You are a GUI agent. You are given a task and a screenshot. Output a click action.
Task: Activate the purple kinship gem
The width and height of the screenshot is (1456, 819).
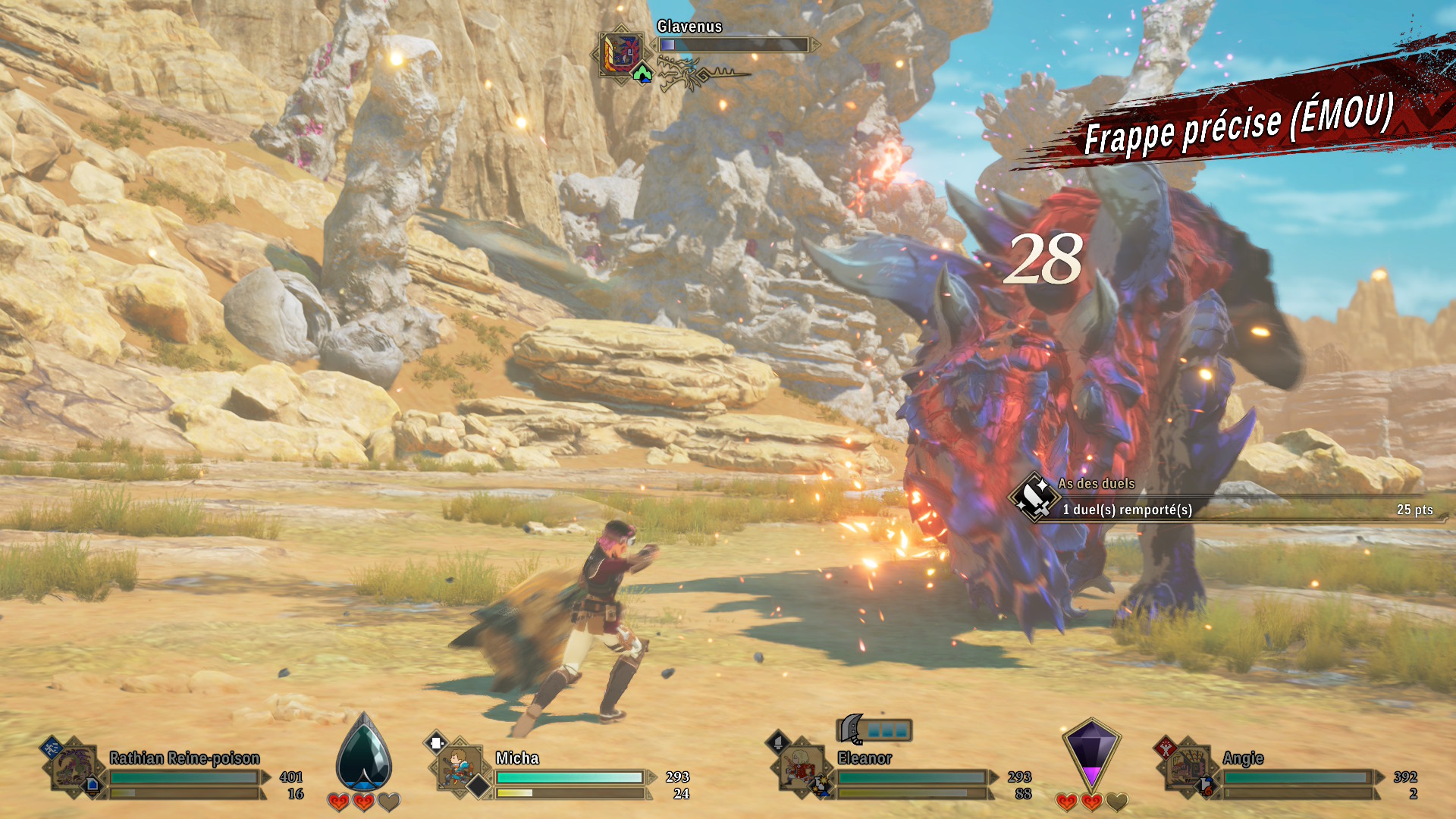click(1090, 755)
